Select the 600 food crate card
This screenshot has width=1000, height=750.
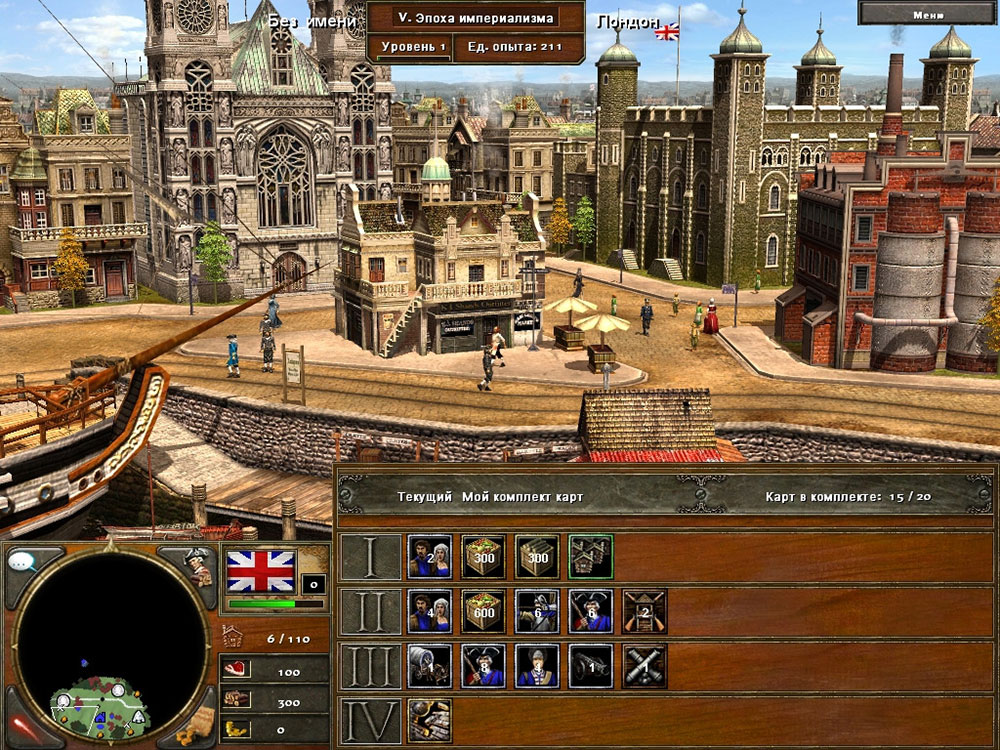point(483,611)
